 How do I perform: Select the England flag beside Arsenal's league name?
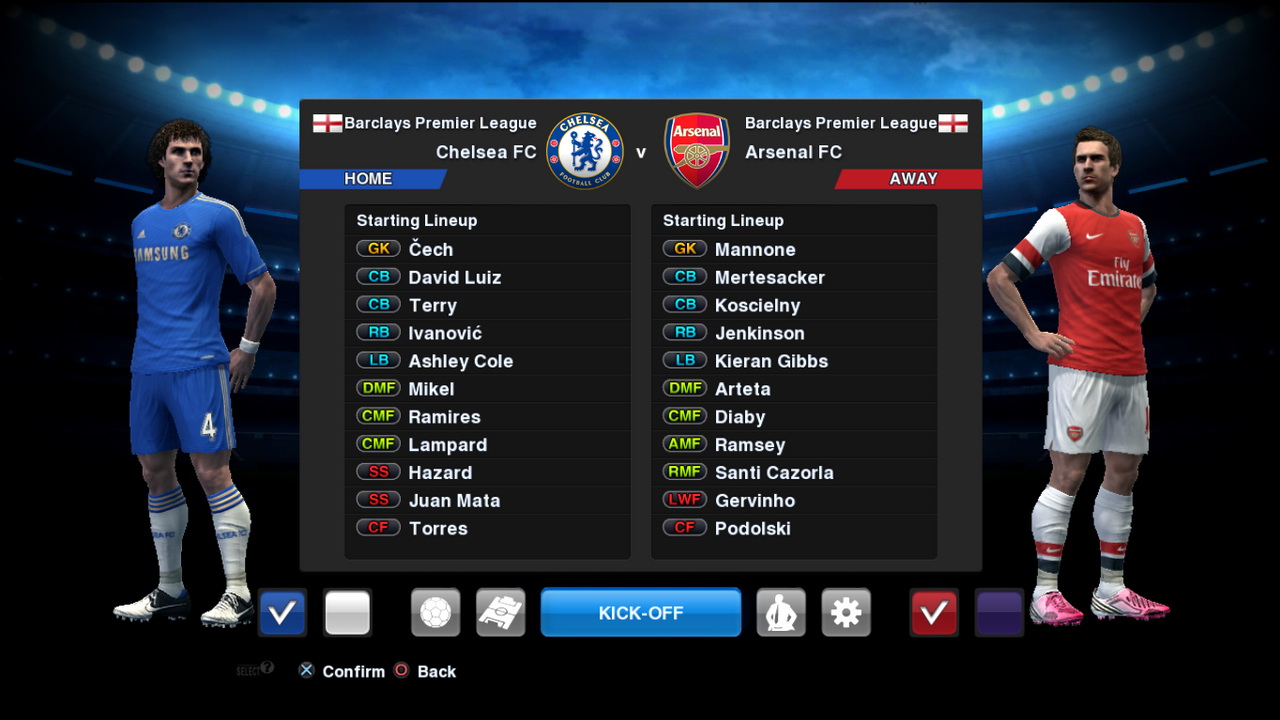point(955,122)
